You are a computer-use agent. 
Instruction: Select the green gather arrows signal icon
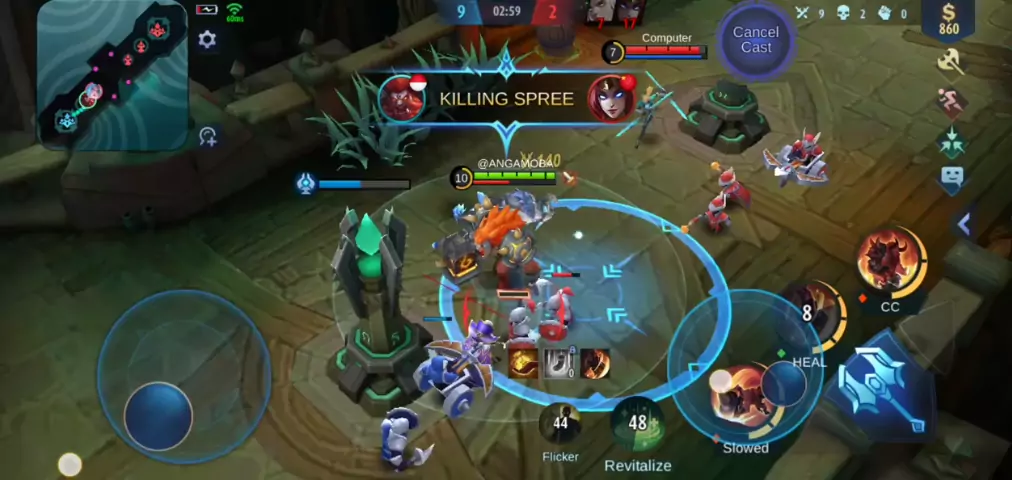pos(950,141)
